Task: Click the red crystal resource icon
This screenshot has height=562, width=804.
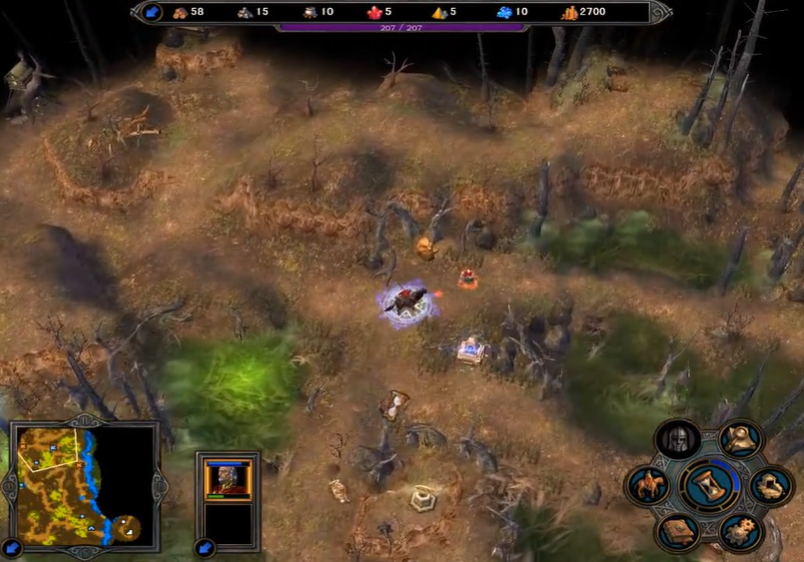Action: coord(375,13)
